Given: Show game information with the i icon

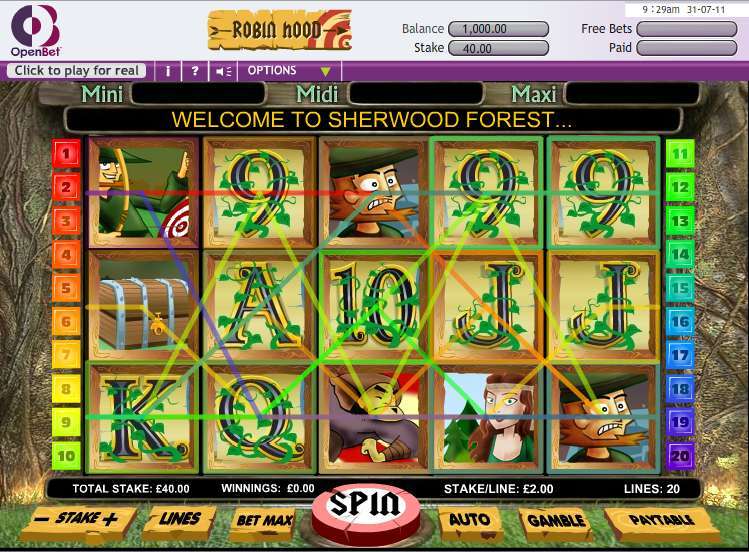Looking at the screenshot, I should tap(167, 71).
